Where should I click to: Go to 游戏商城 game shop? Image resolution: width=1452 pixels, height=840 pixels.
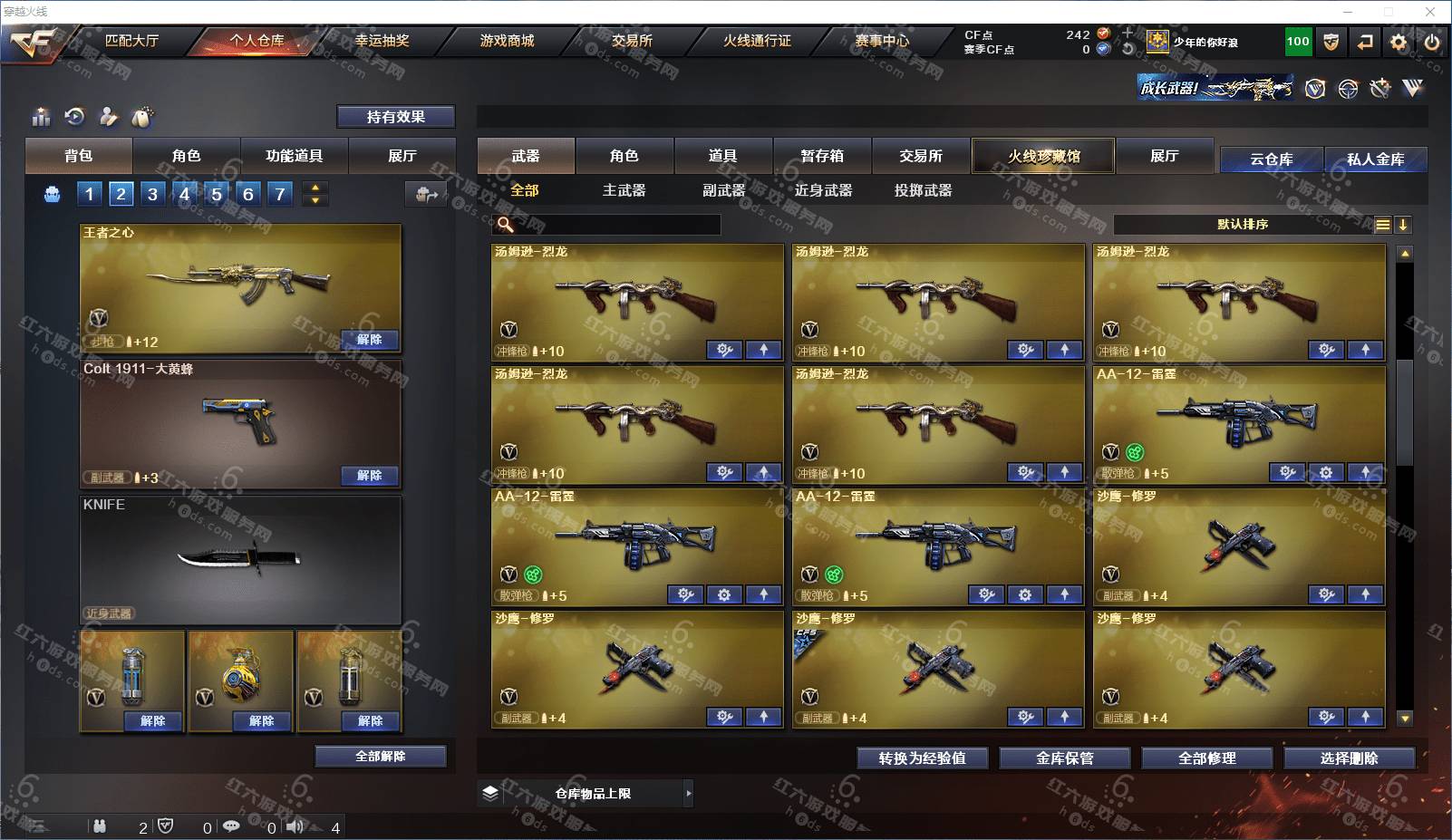coord(507,41)
